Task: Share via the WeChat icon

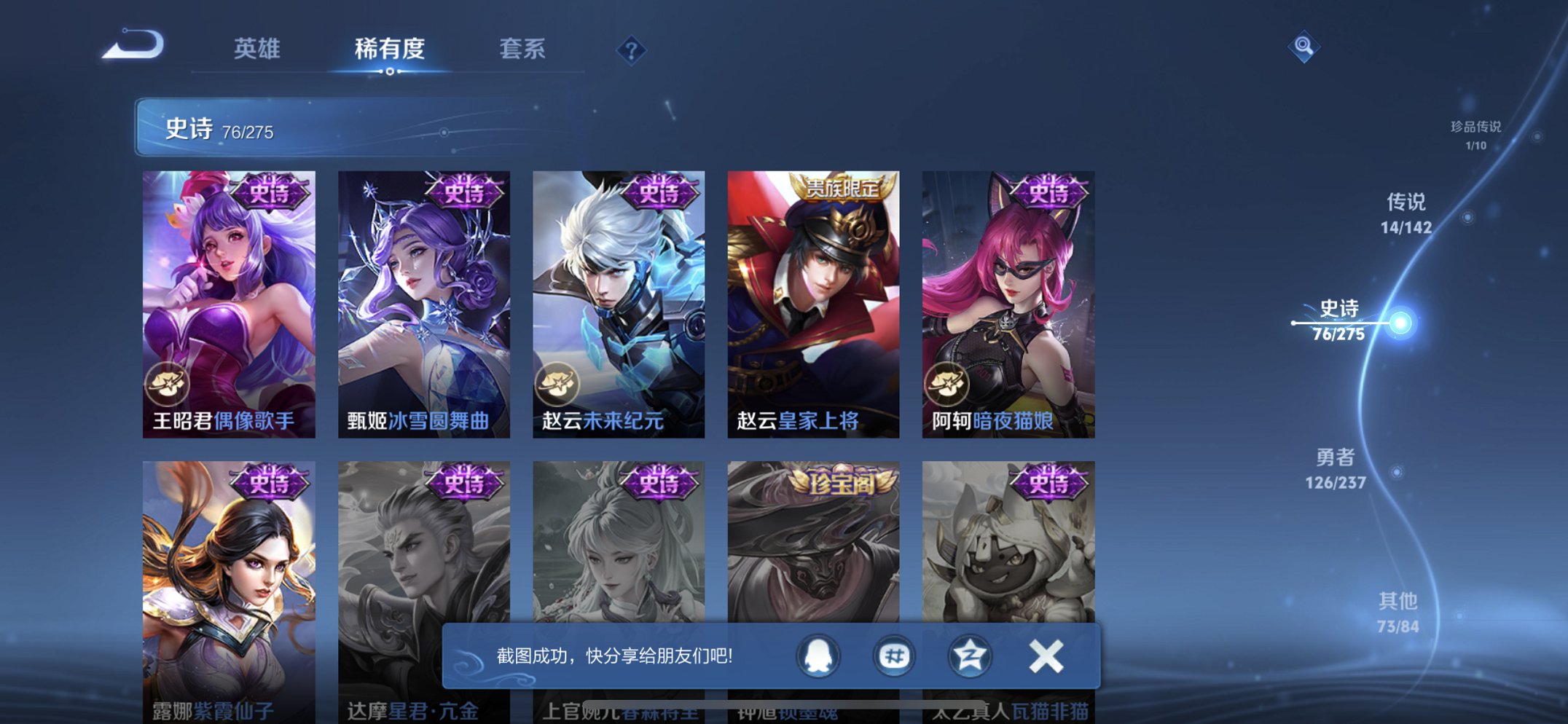Action: [x=895, y=656]
